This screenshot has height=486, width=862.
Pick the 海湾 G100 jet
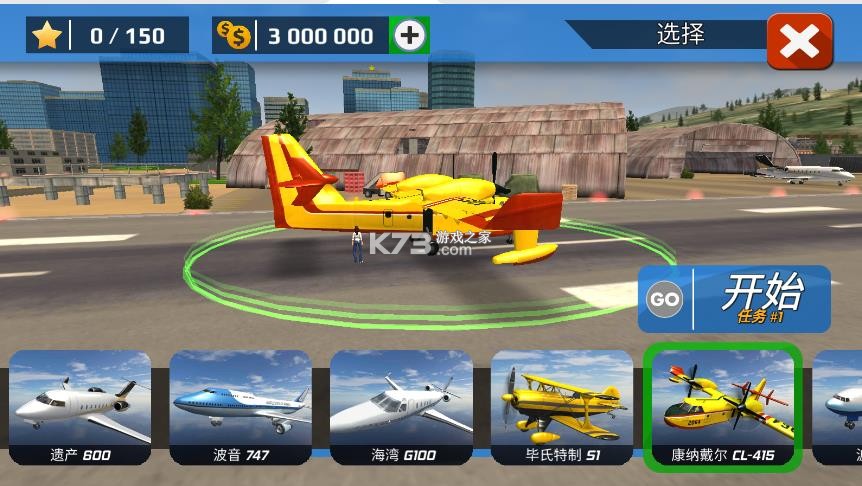tap(402, 407)
